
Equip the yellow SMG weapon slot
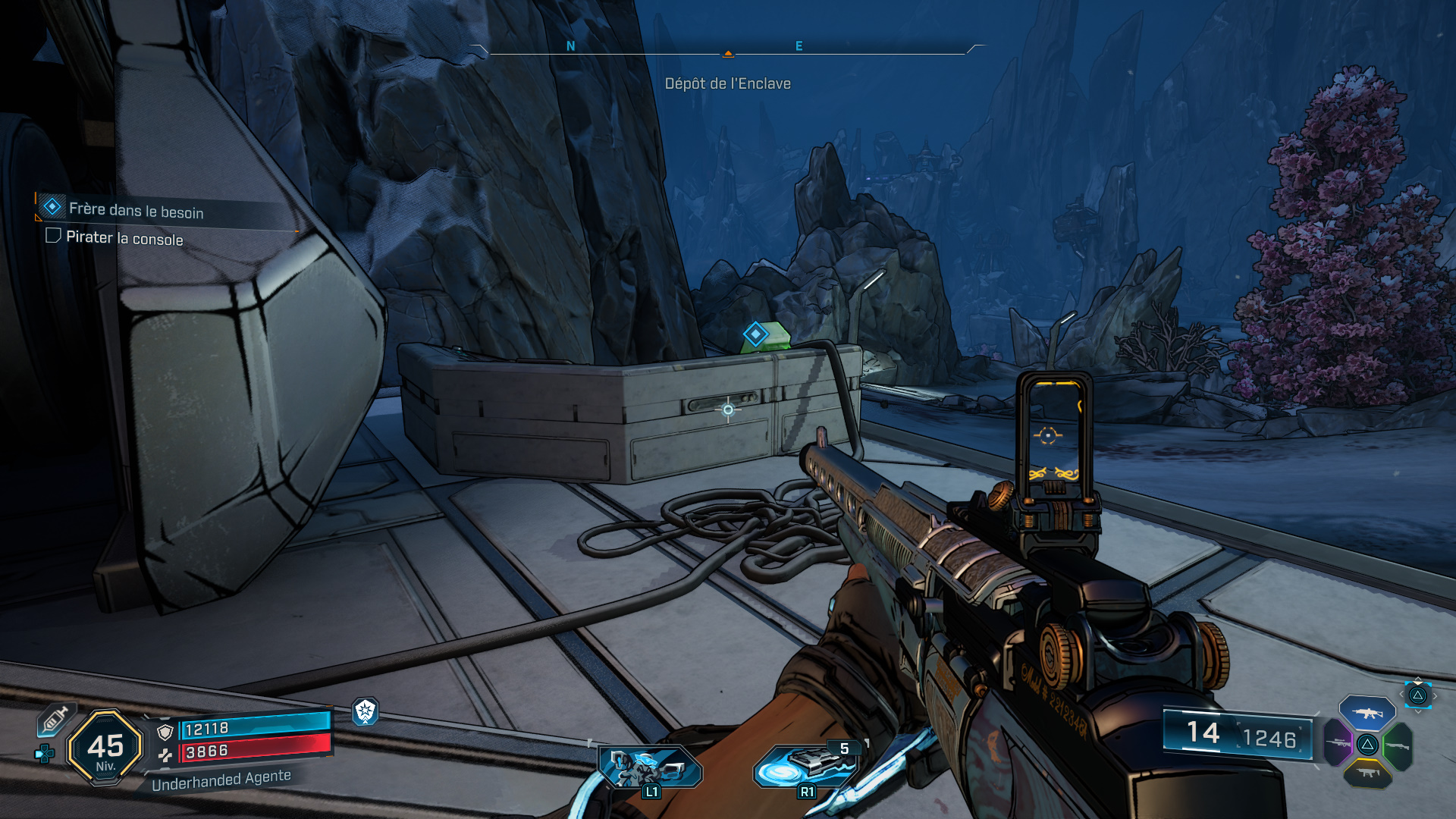(x=1367, y=773)
